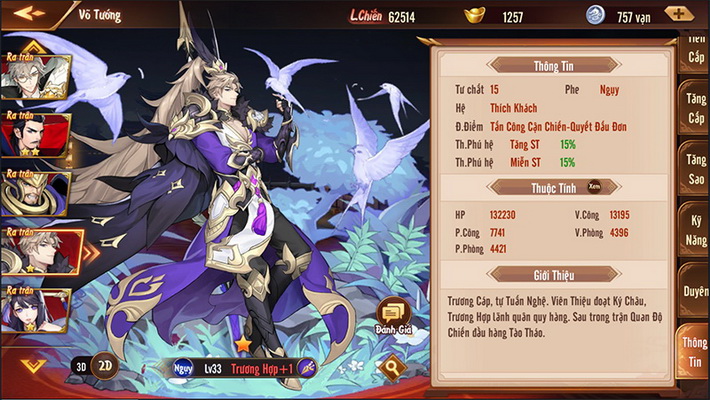The width and height of the screenshot is (710, 400).
Task: Switch the hero view to 3D
Action: 81,366
